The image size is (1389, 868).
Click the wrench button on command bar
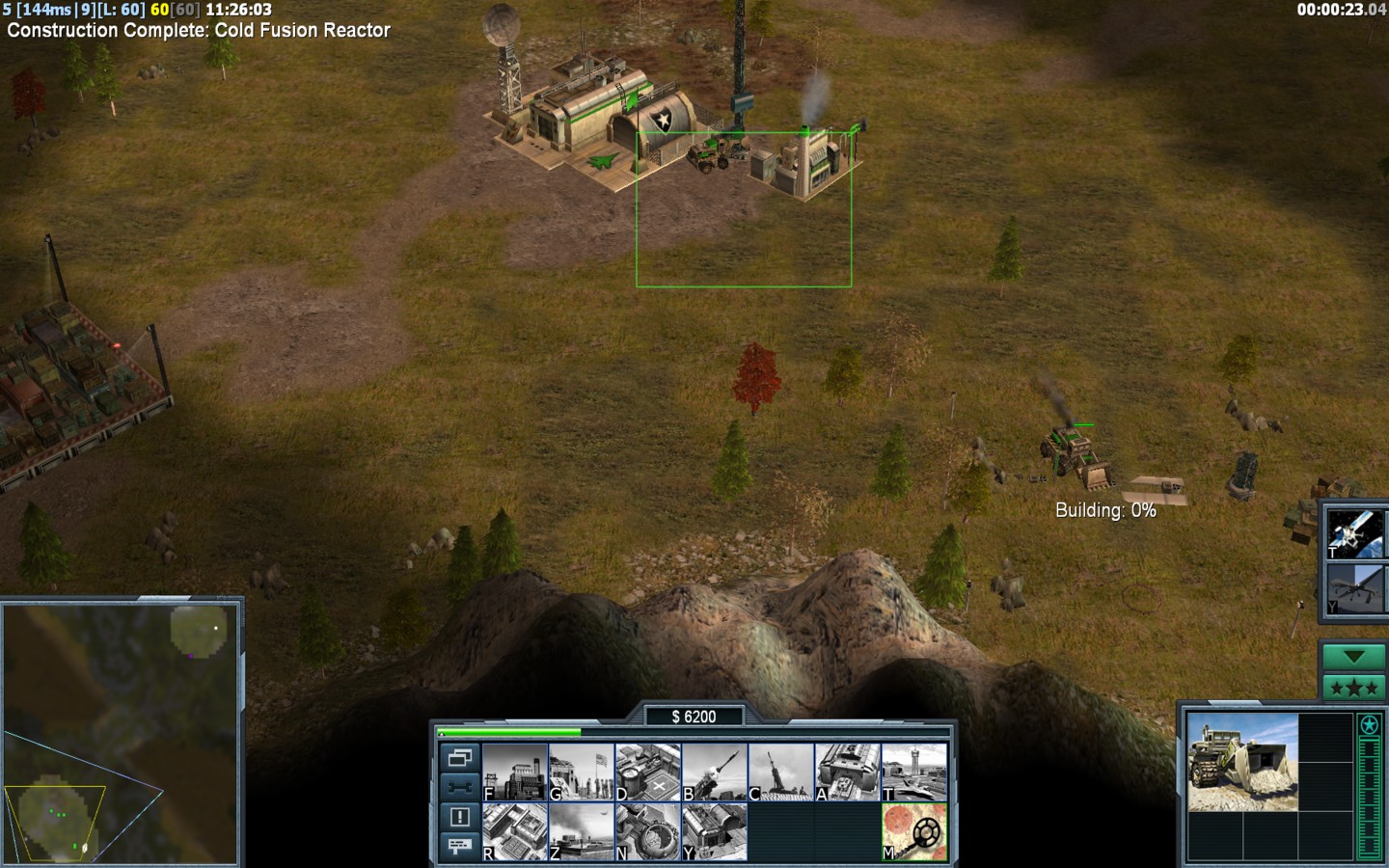point(459,787)
